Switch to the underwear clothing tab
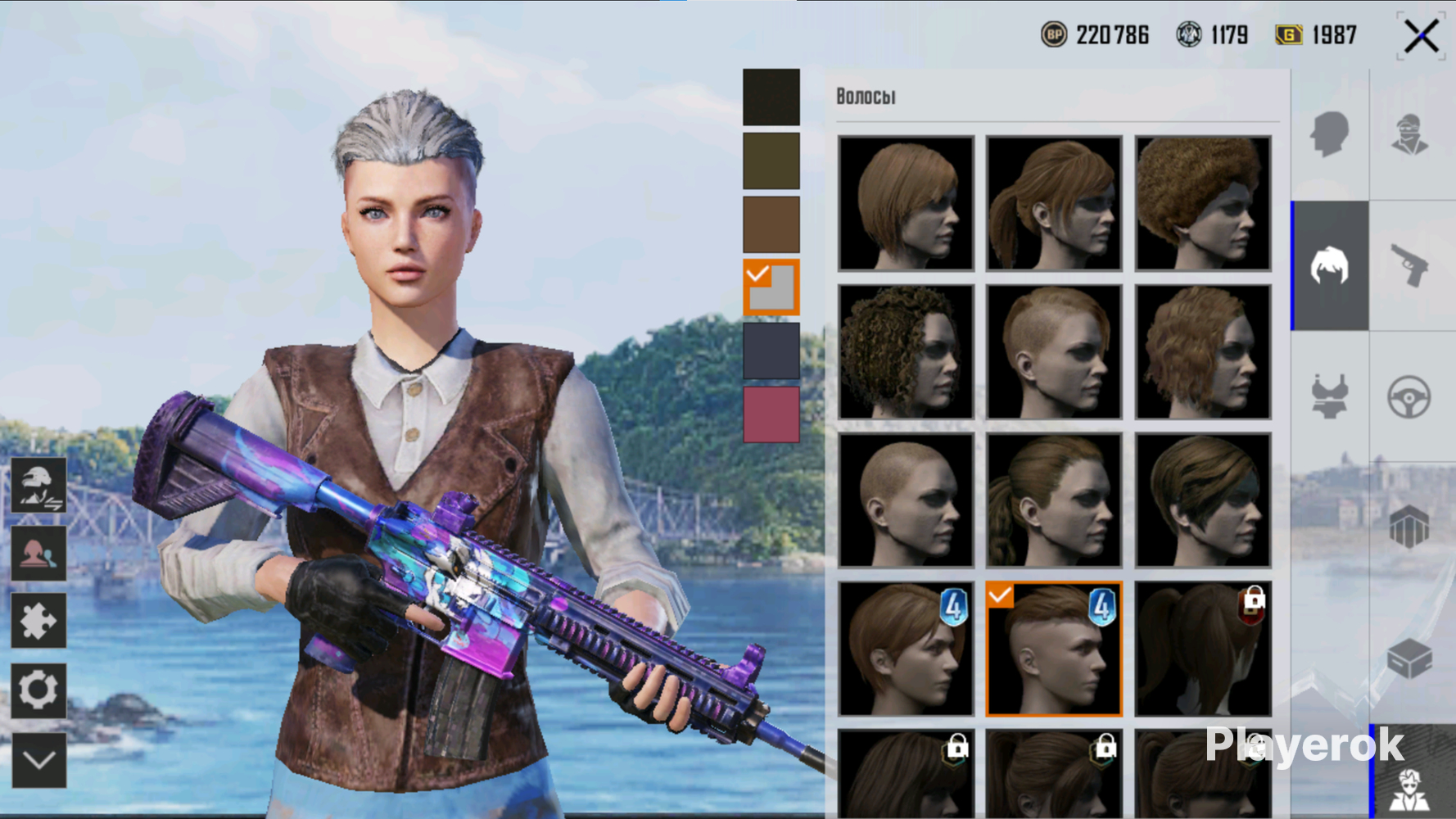The image size is (1456, 819). pyautogui.click(x=1329, y=396)
